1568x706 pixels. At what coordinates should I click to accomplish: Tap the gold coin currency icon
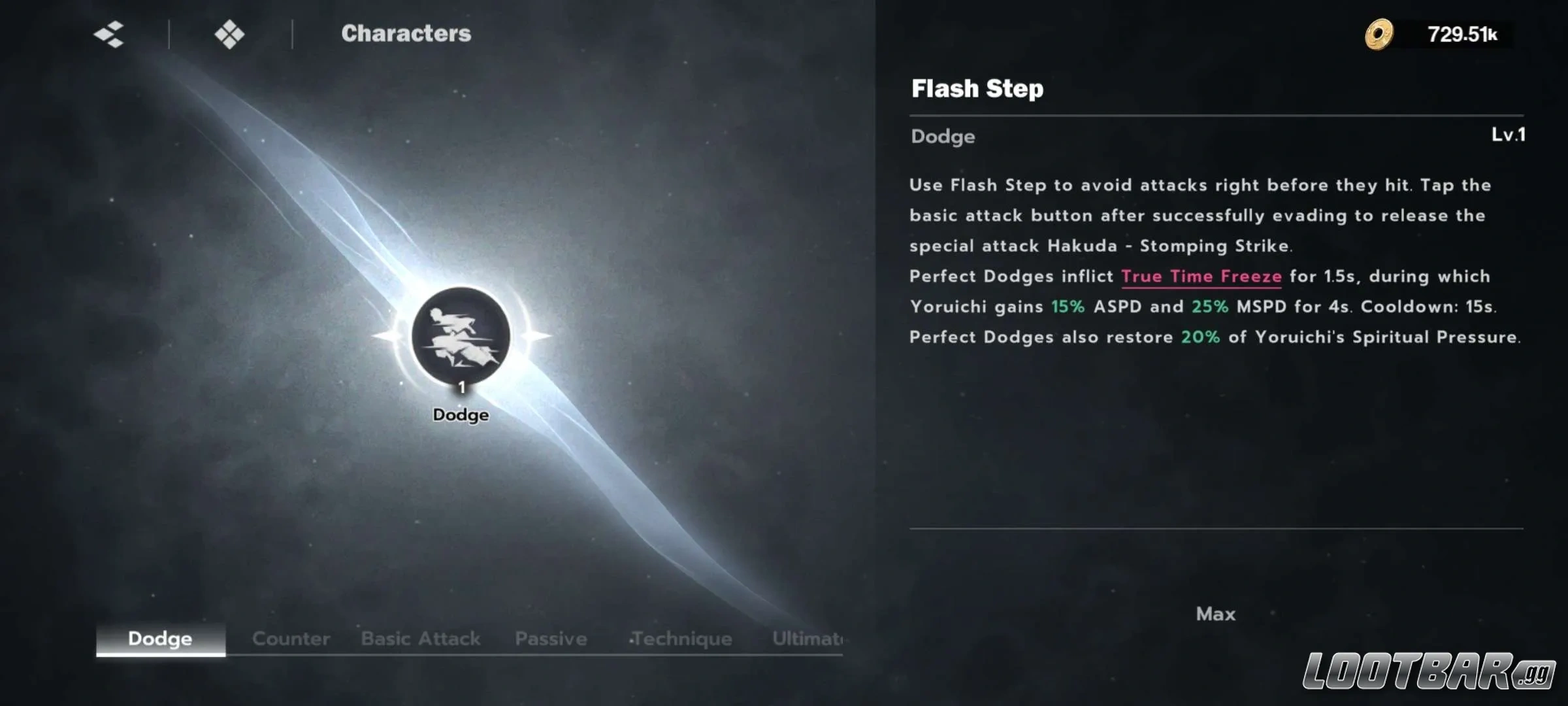(1379, 34)
